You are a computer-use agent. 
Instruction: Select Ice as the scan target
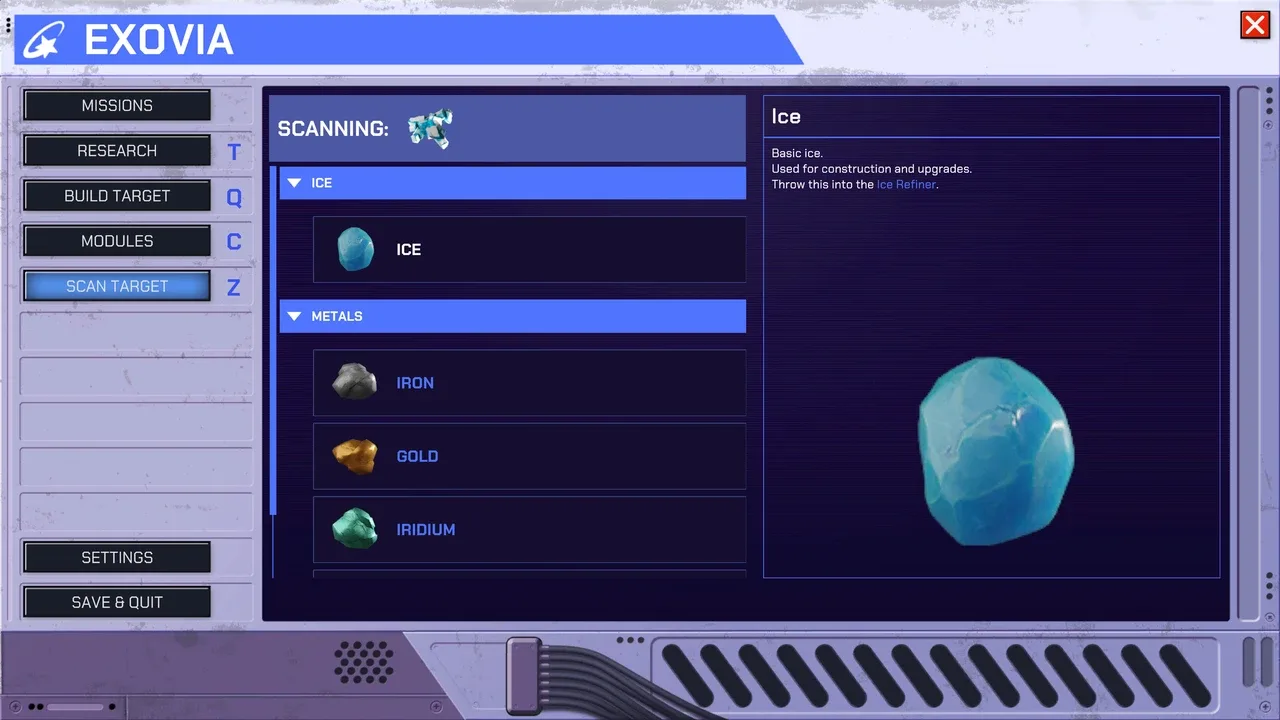(529, 250)
